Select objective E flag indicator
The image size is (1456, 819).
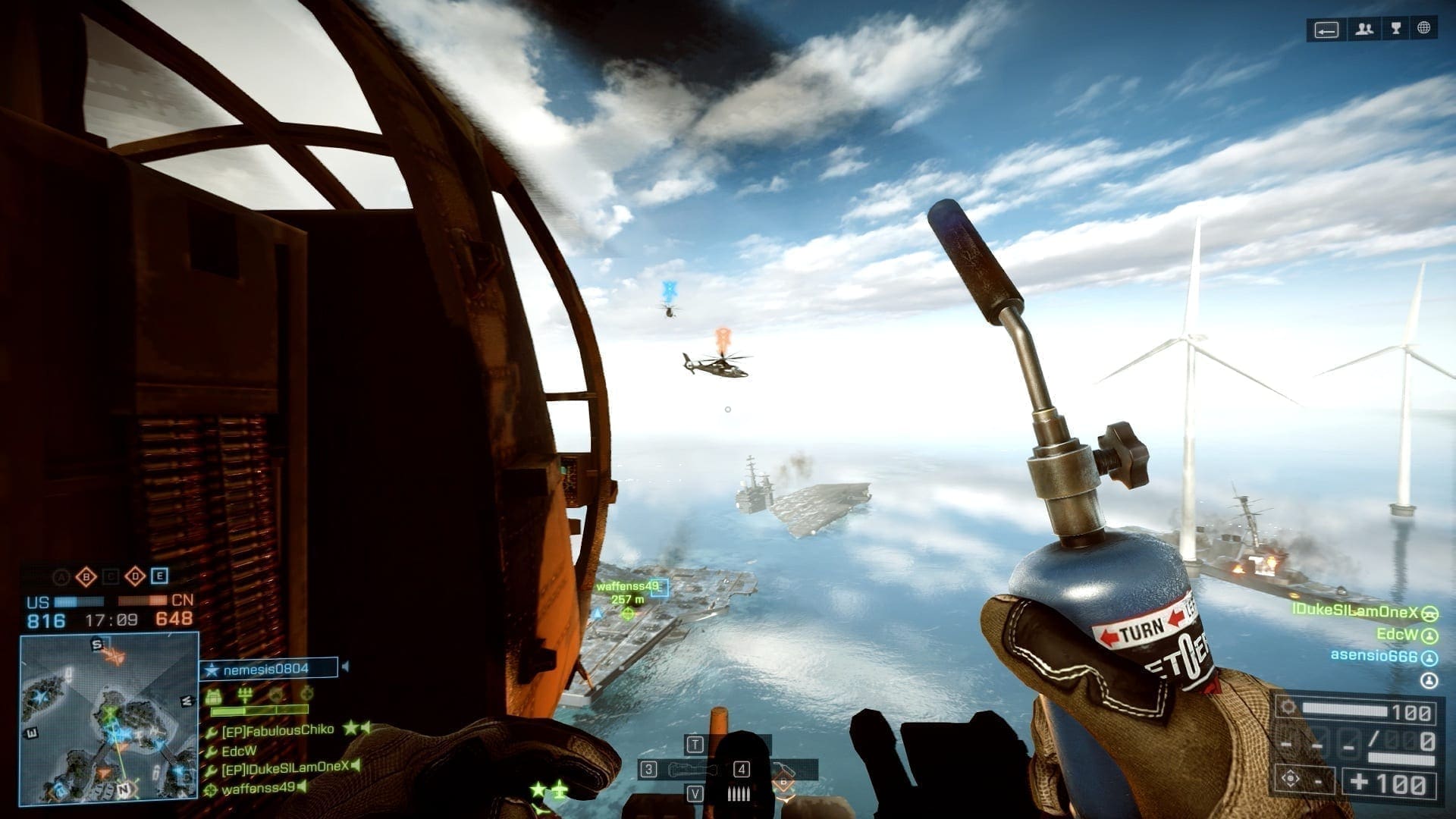click(x=159, y=576)
